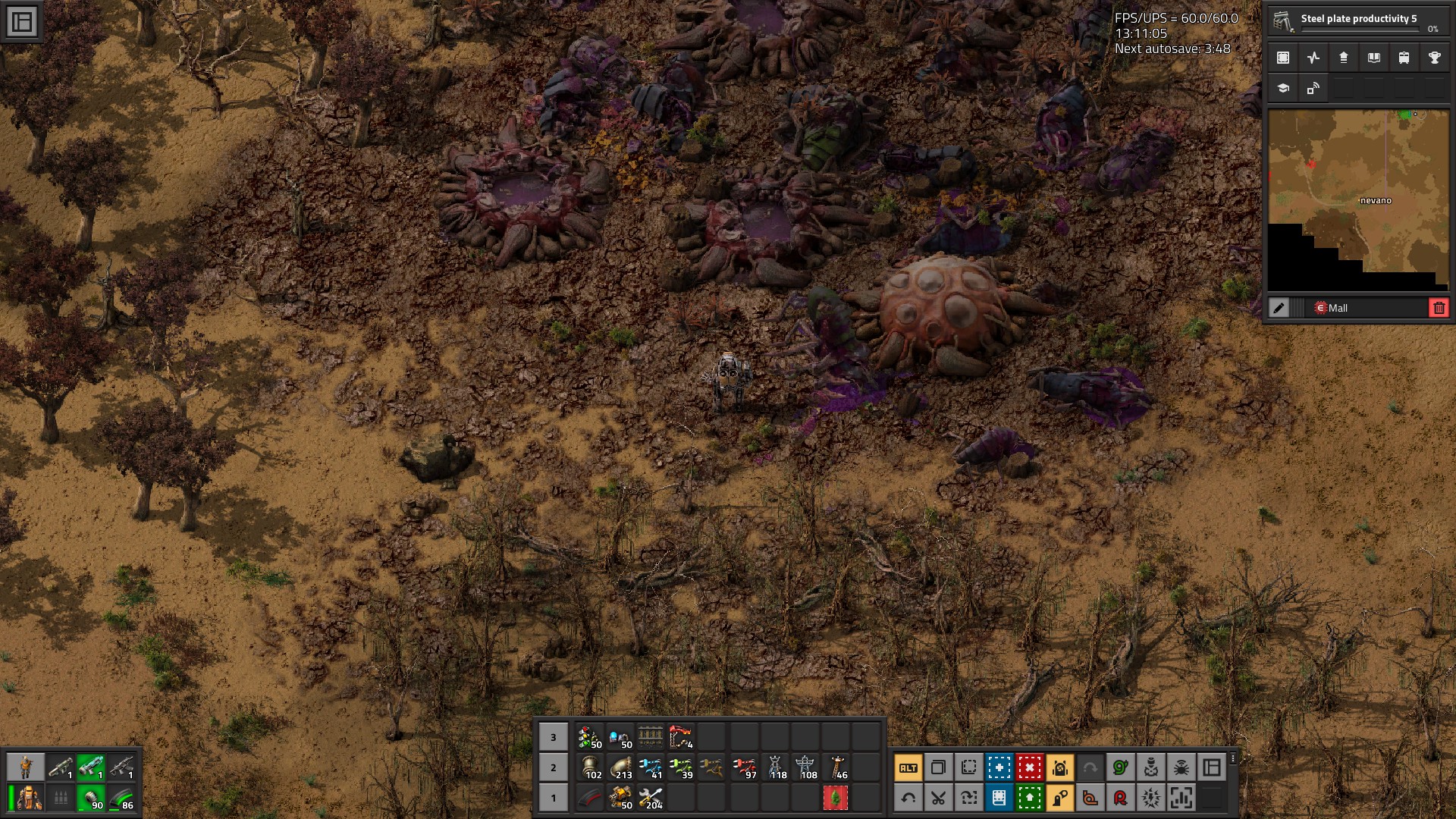
Task: Pick the big electric pole stack of 108
Action: [x=805, y=767]
